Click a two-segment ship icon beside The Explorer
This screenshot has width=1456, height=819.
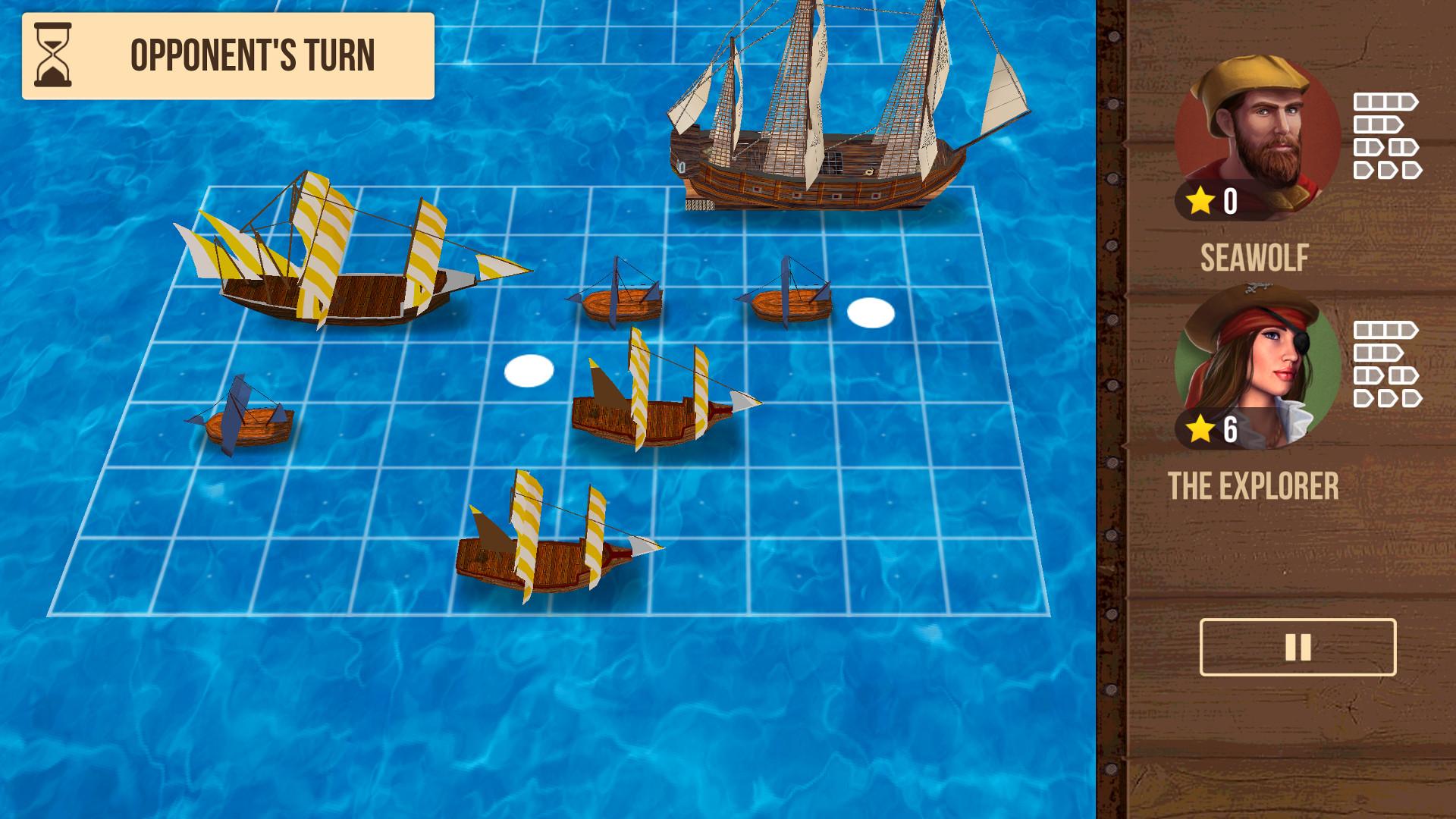(1369, 375)
